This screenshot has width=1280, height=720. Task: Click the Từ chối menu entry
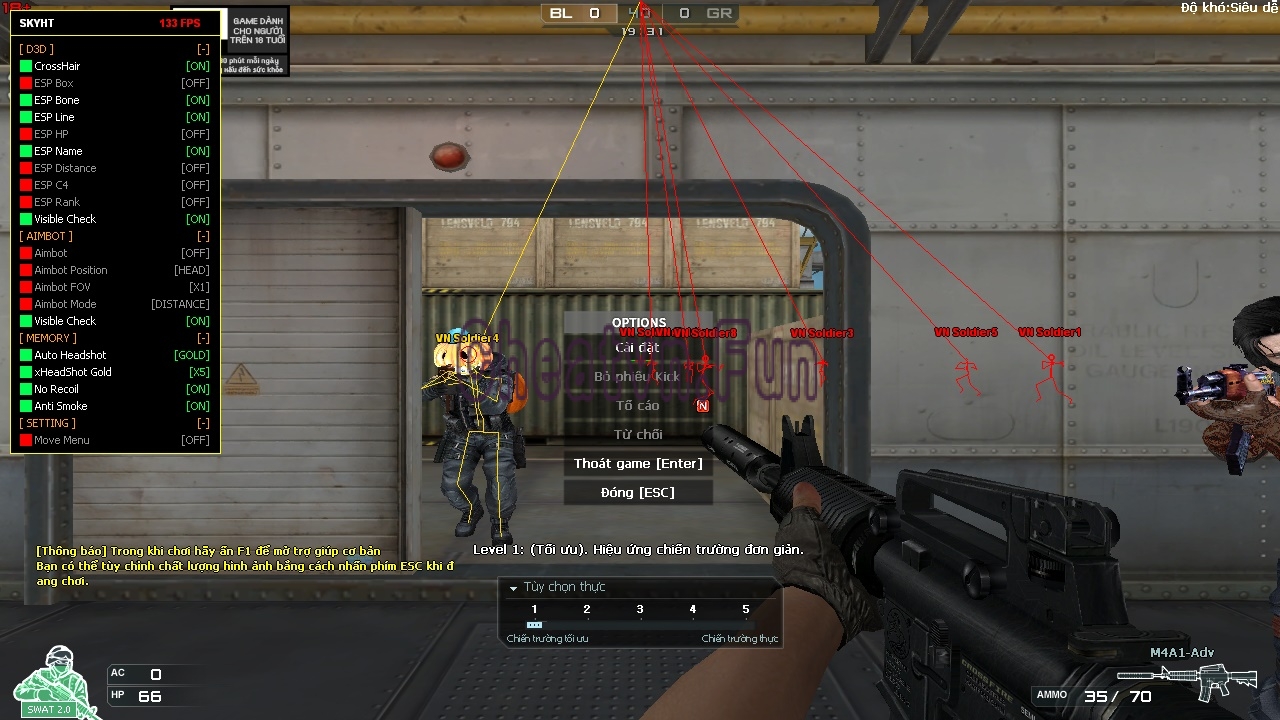click(x=638, y=435)
